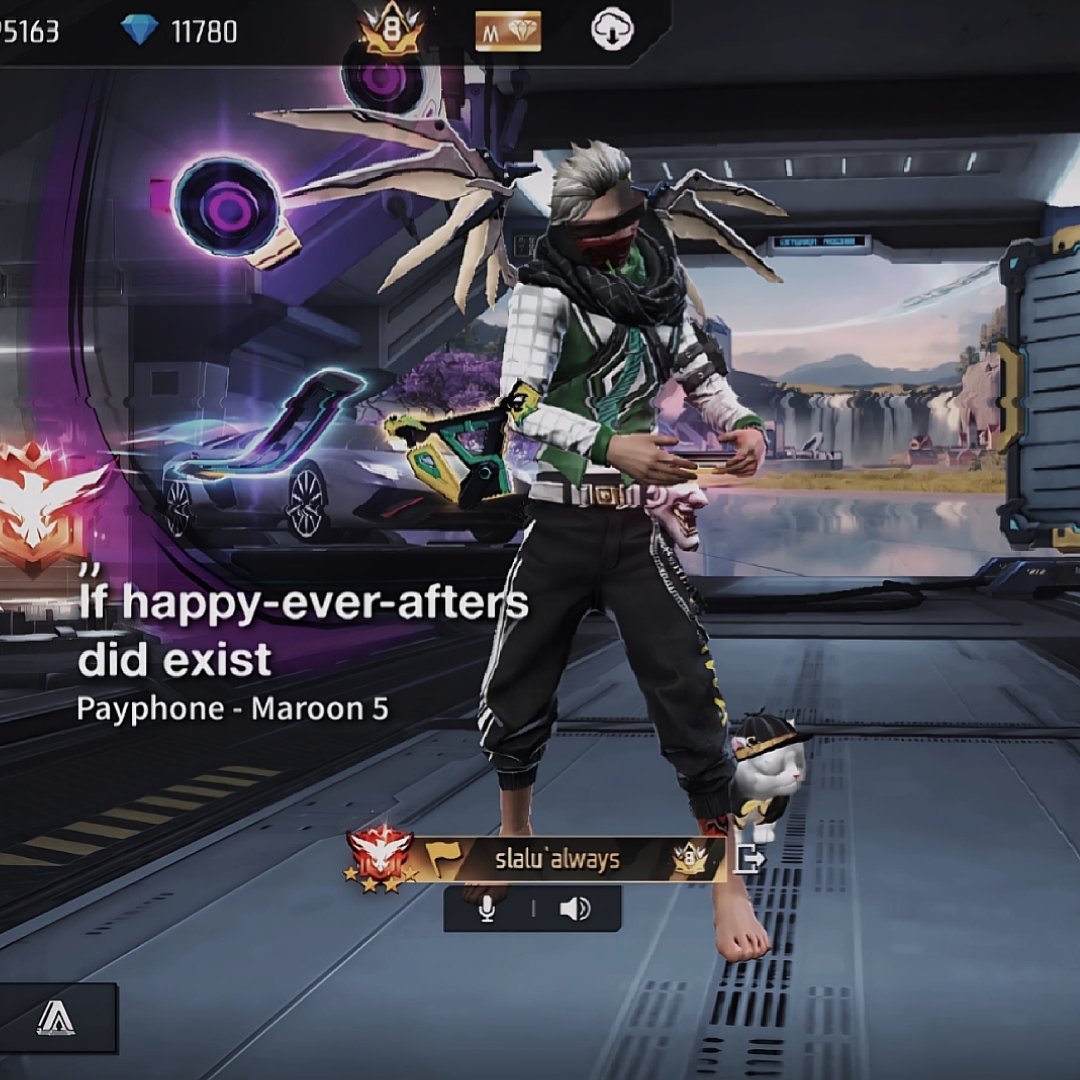Open slalu'always player name banner
Viewport: 1080px width, 1080px height.
pyautogui.click(x=557, y=859)
